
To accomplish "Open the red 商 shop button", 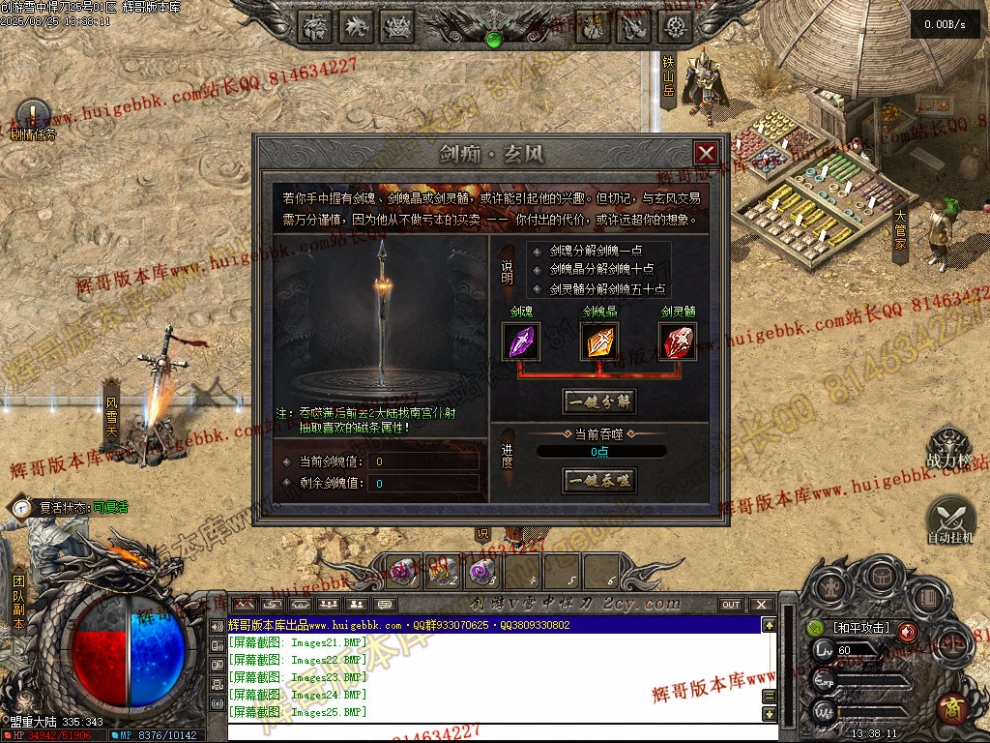I will pos(950,709).
